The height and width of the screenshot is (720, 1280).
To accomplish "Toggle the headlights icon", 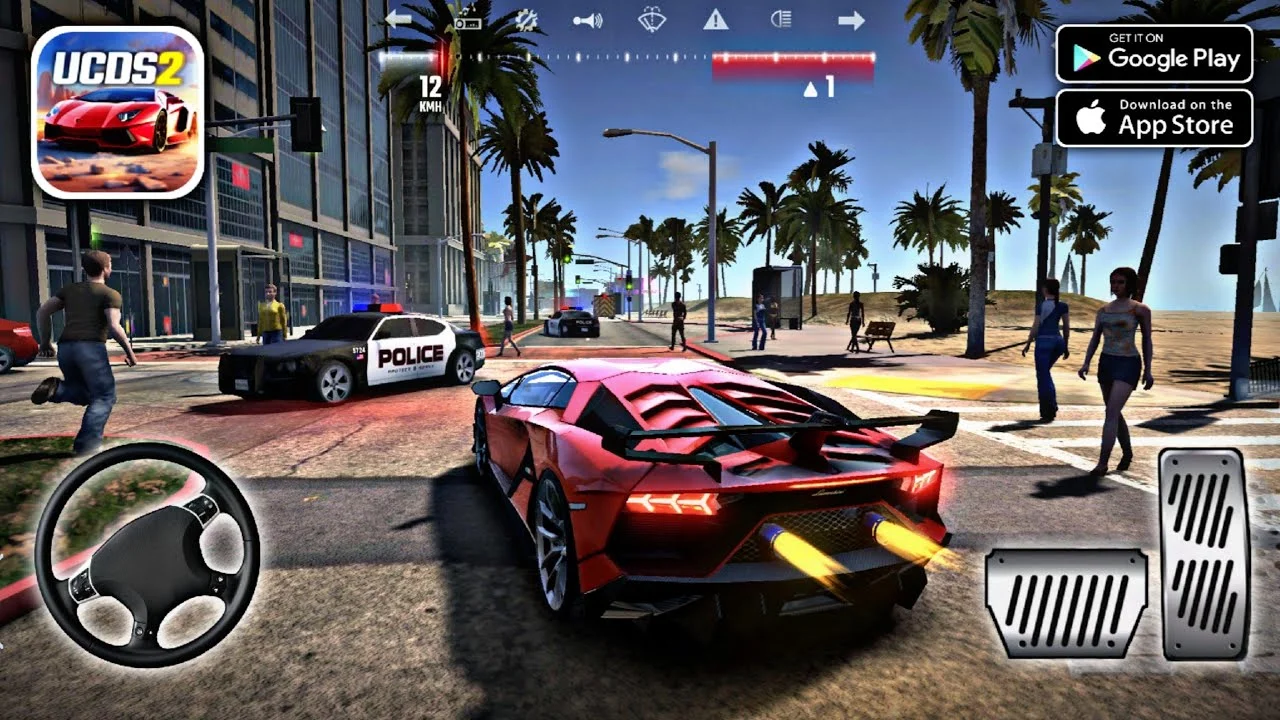I will (780, 19).
